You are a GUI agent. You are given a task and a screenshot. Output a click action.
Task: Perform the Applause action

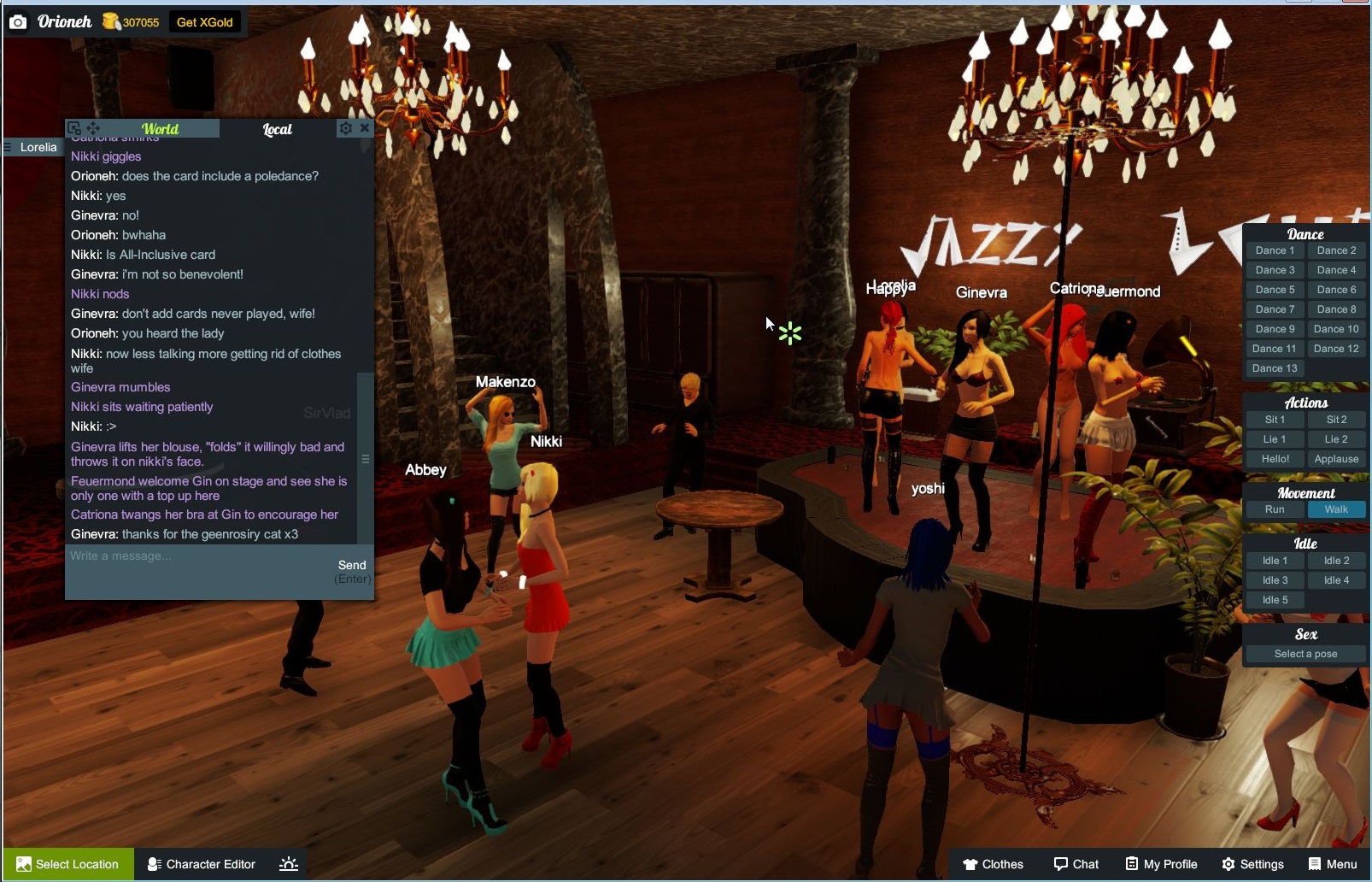(x=1335, y=459)
